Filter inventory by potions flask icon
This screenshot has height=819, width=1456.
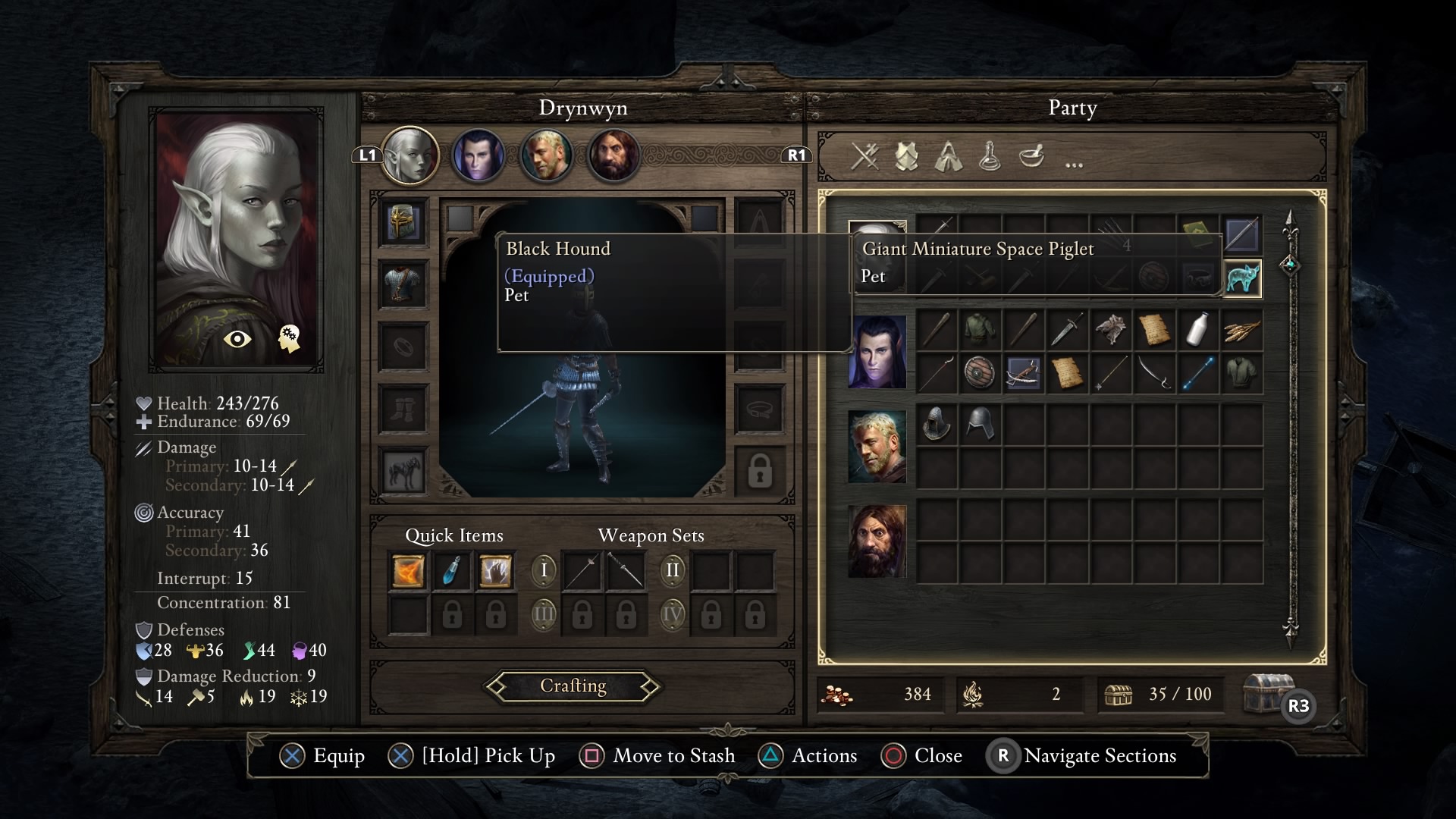pyautogui.click(x=990, y=157)
